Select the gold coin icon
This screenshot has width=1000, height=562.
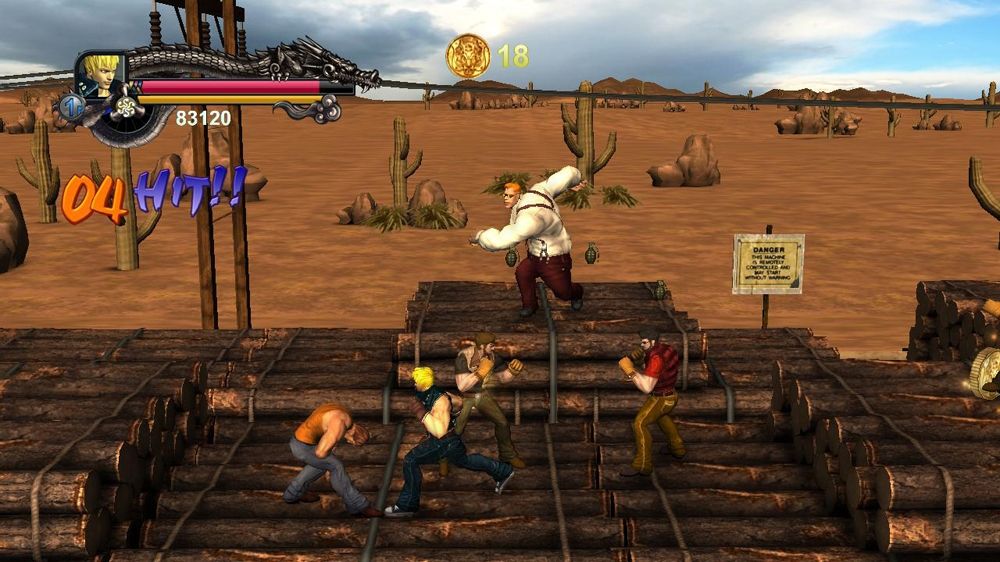point(468,56)
